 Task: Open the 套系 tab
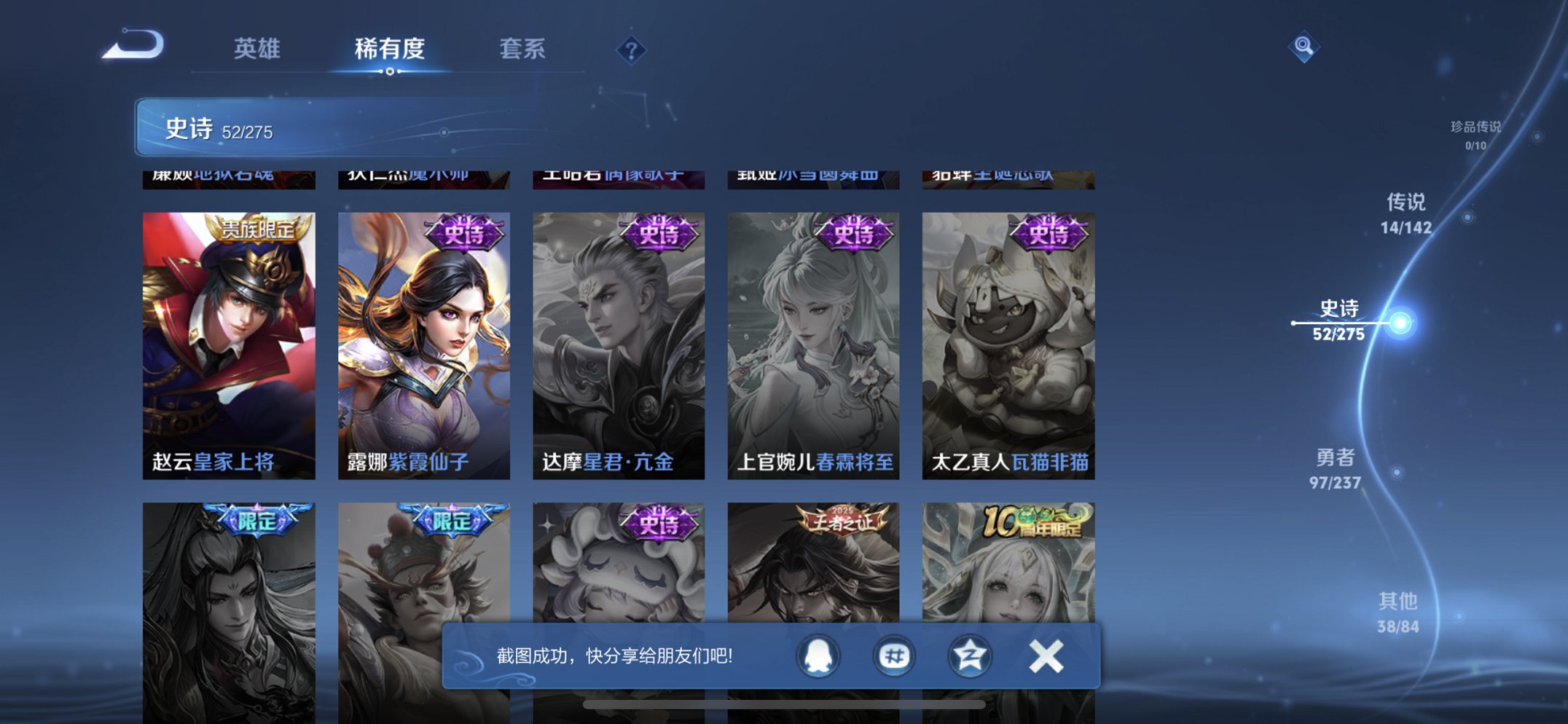pos(522,50)
